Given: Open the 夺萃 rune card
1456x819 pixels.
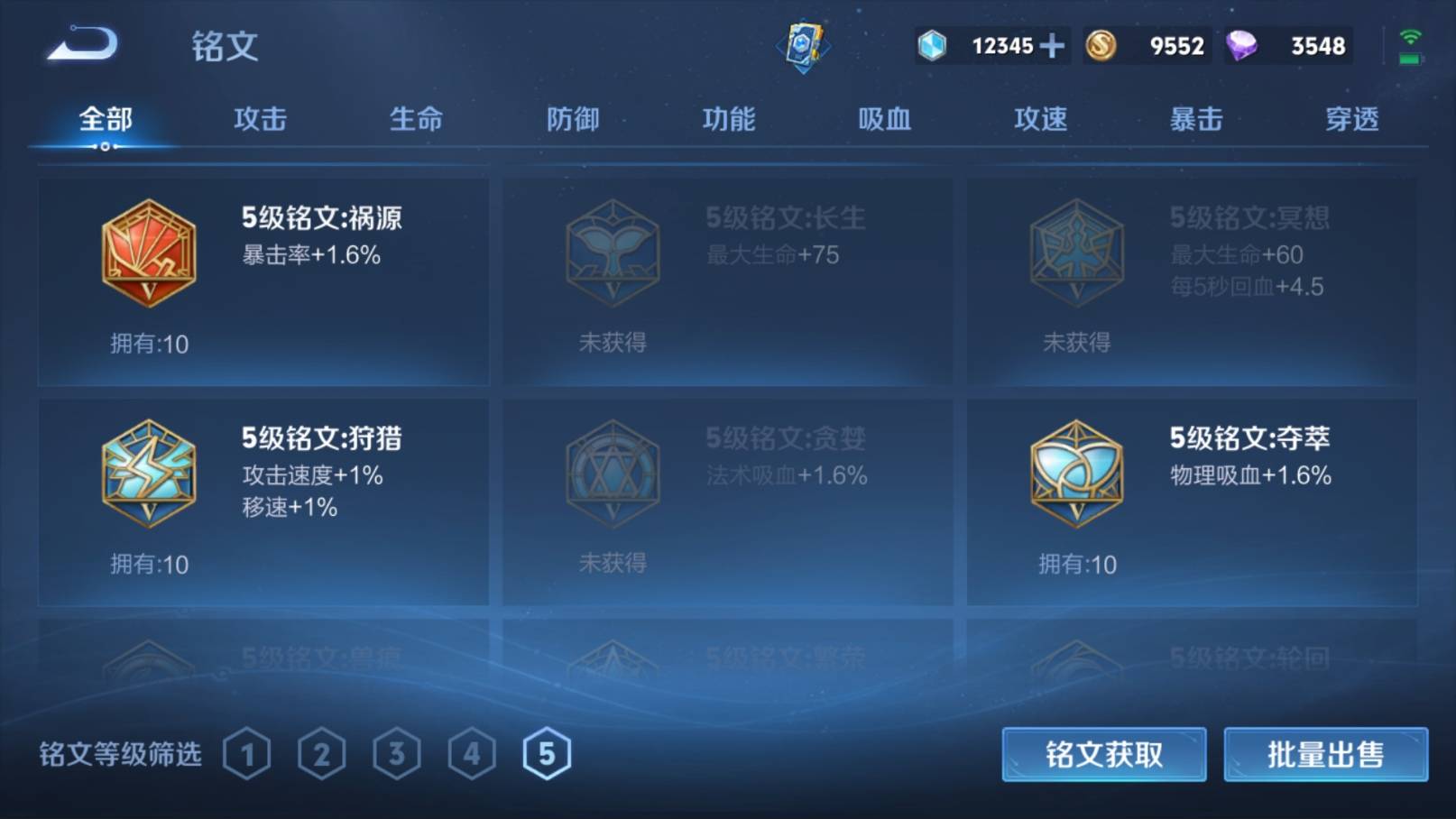Looking at the screenshot, I should [1191, 502].
